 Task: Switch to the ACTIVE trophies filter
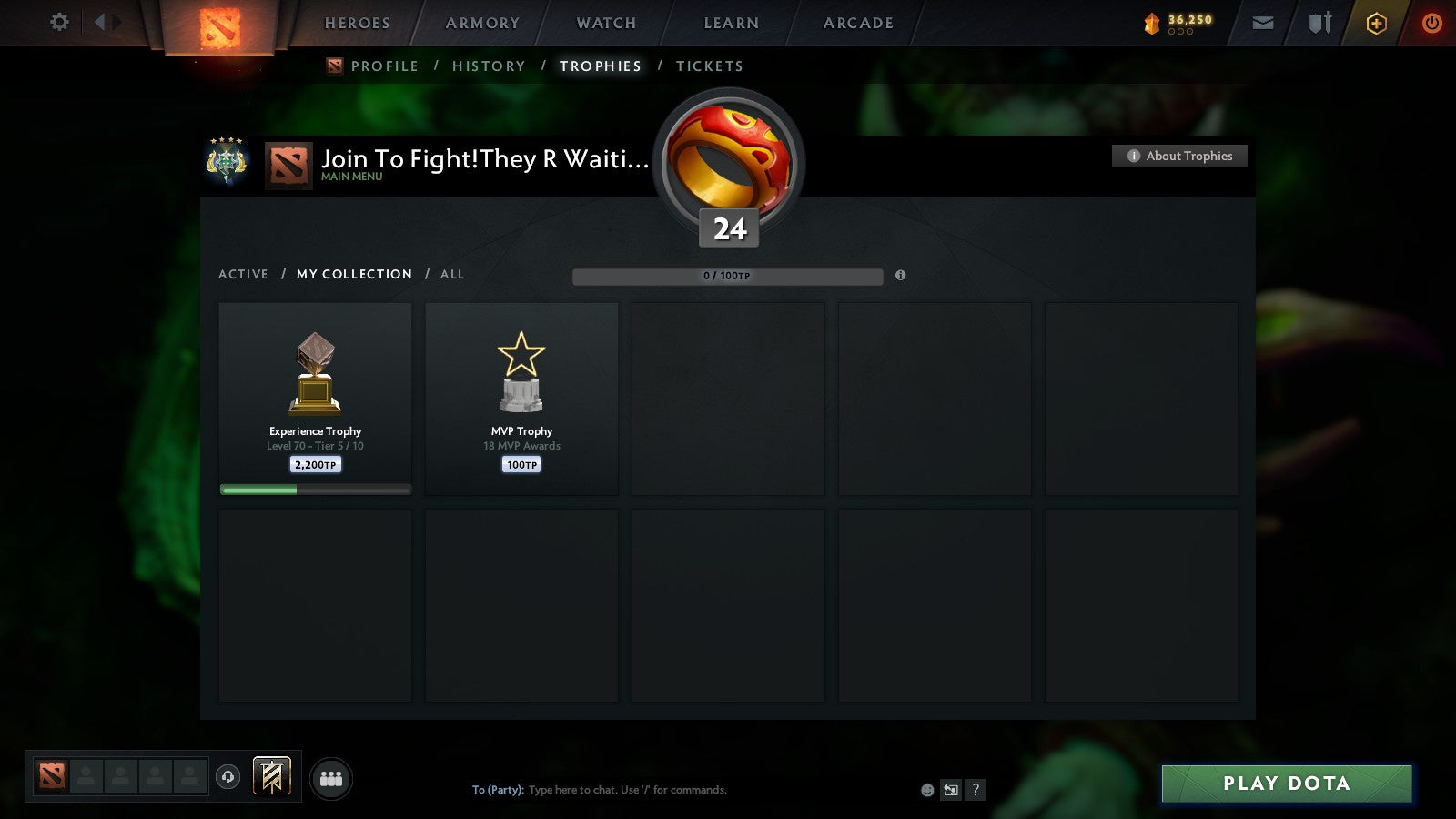244,274
